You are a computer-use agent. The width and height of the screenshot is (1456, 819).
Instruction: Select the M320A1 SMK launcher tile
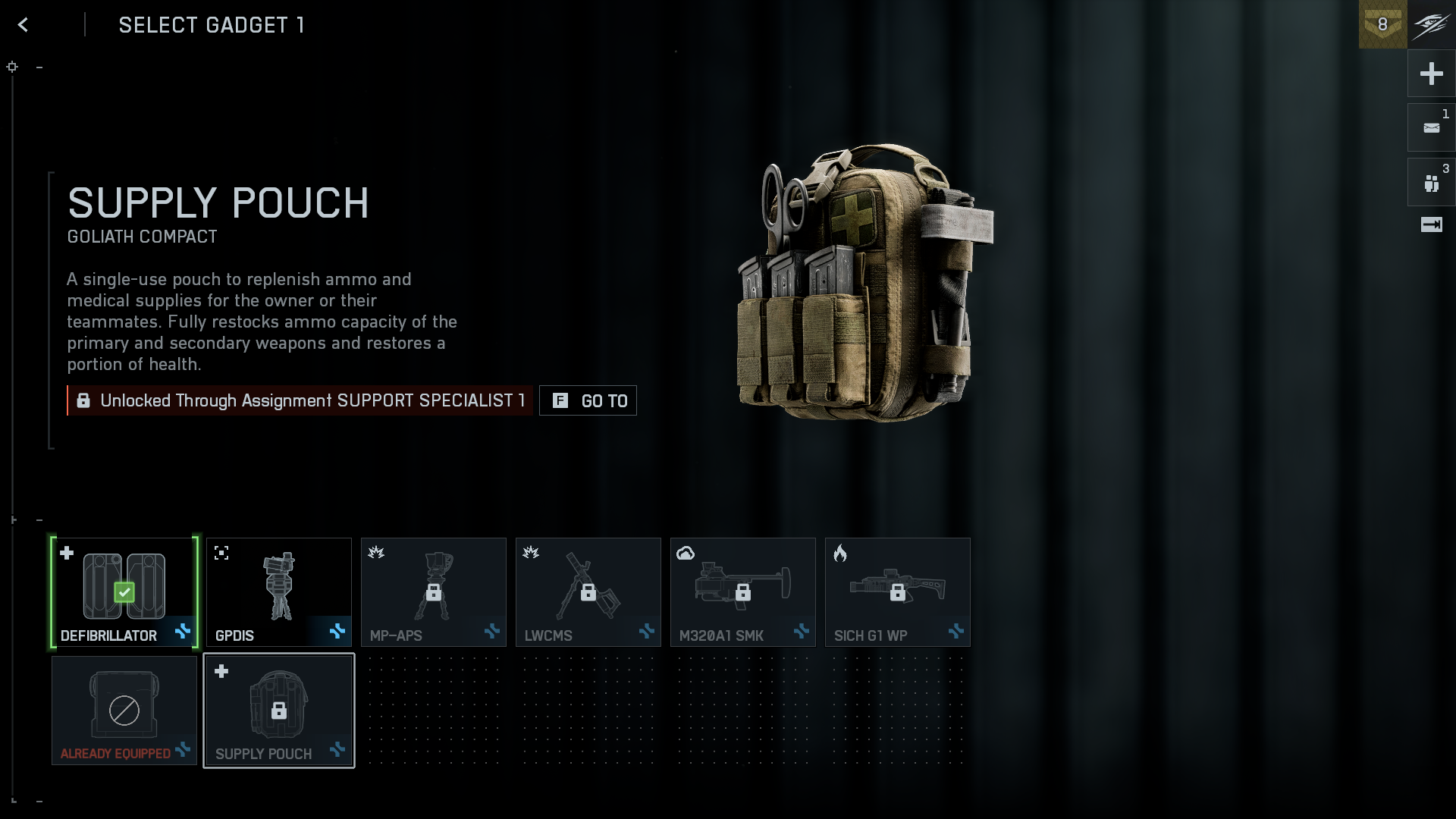(743, 592)
